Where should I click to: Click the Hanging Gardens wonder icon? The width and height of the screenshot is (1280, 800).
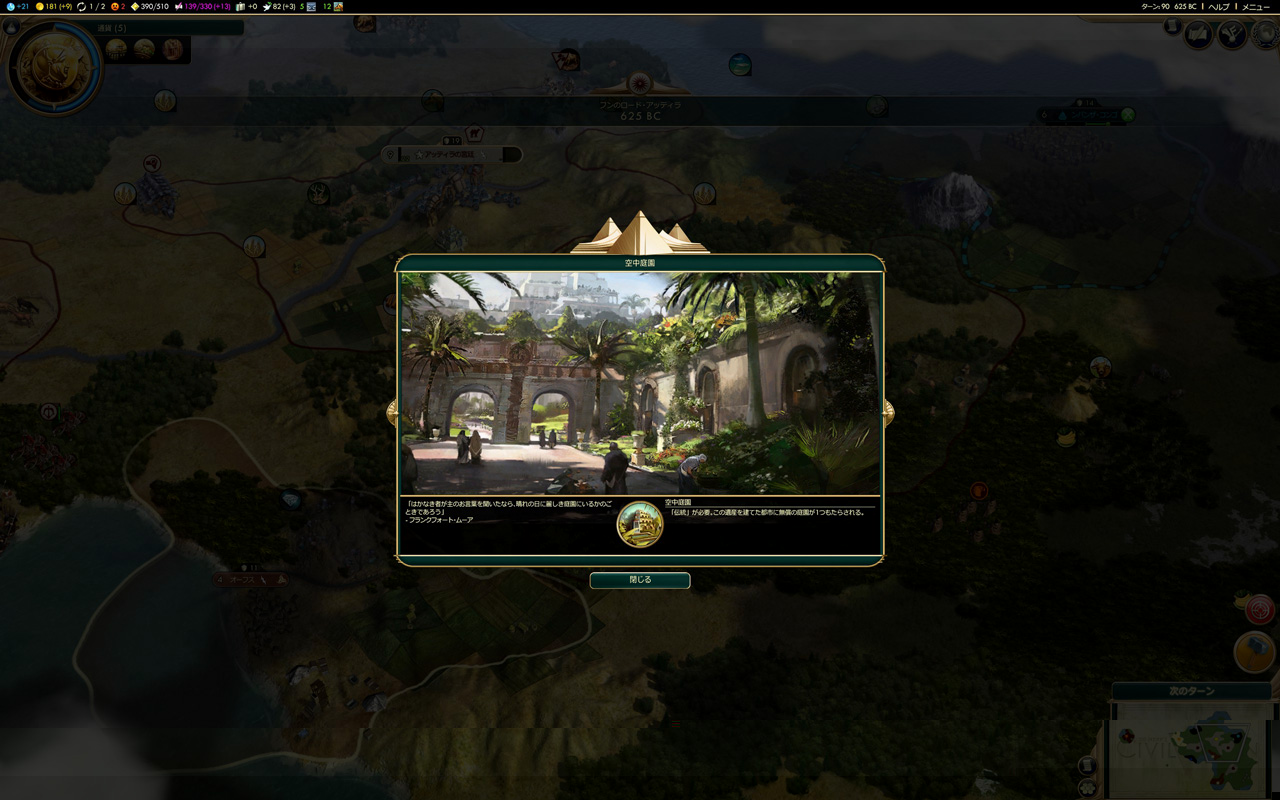[x=640, y=525]
